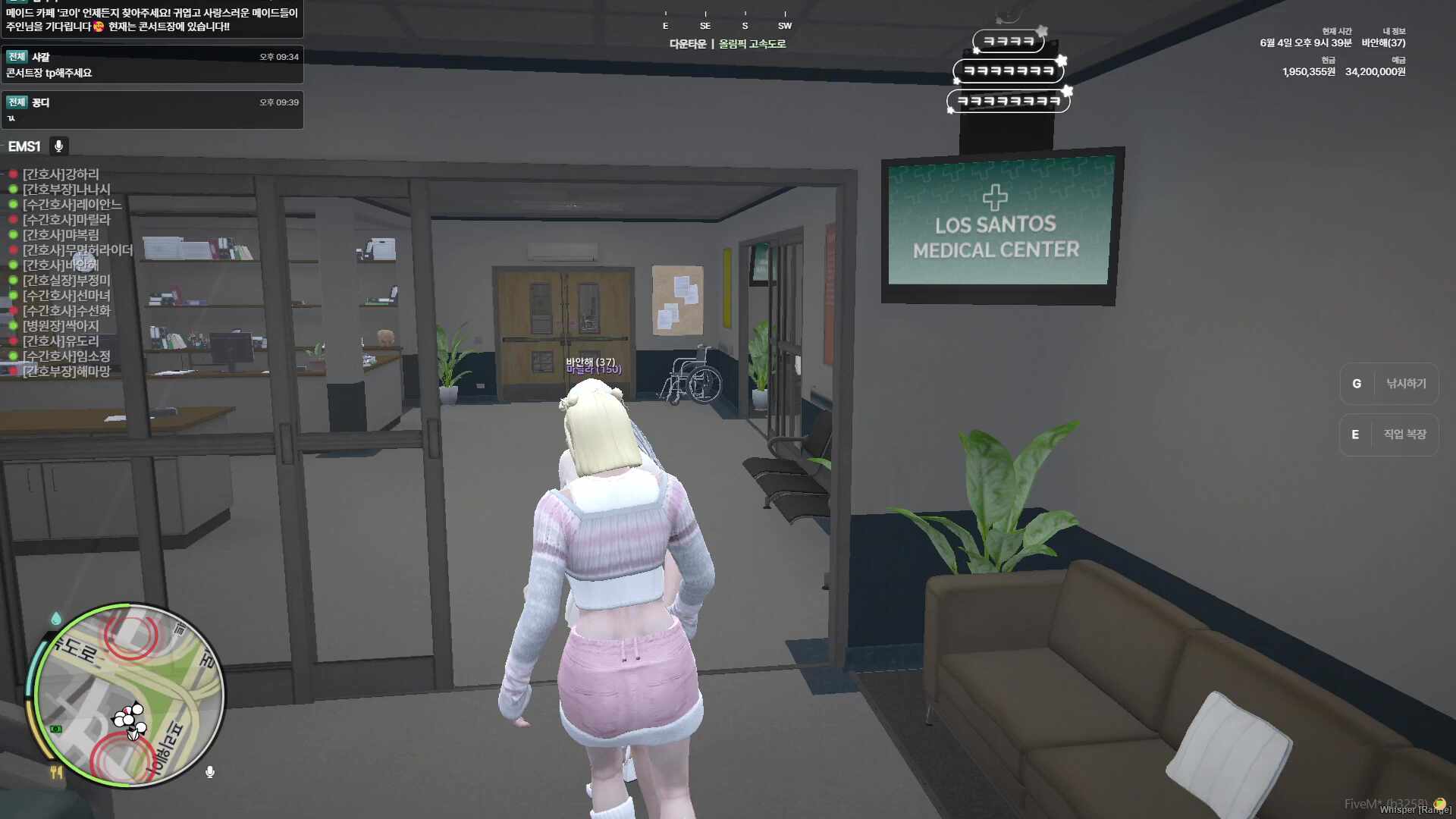This screenshot has width=1456, height=819.
Task: Pick [수간호사]레이안느 in the EMS list
Action: click(x=72, y=205)
